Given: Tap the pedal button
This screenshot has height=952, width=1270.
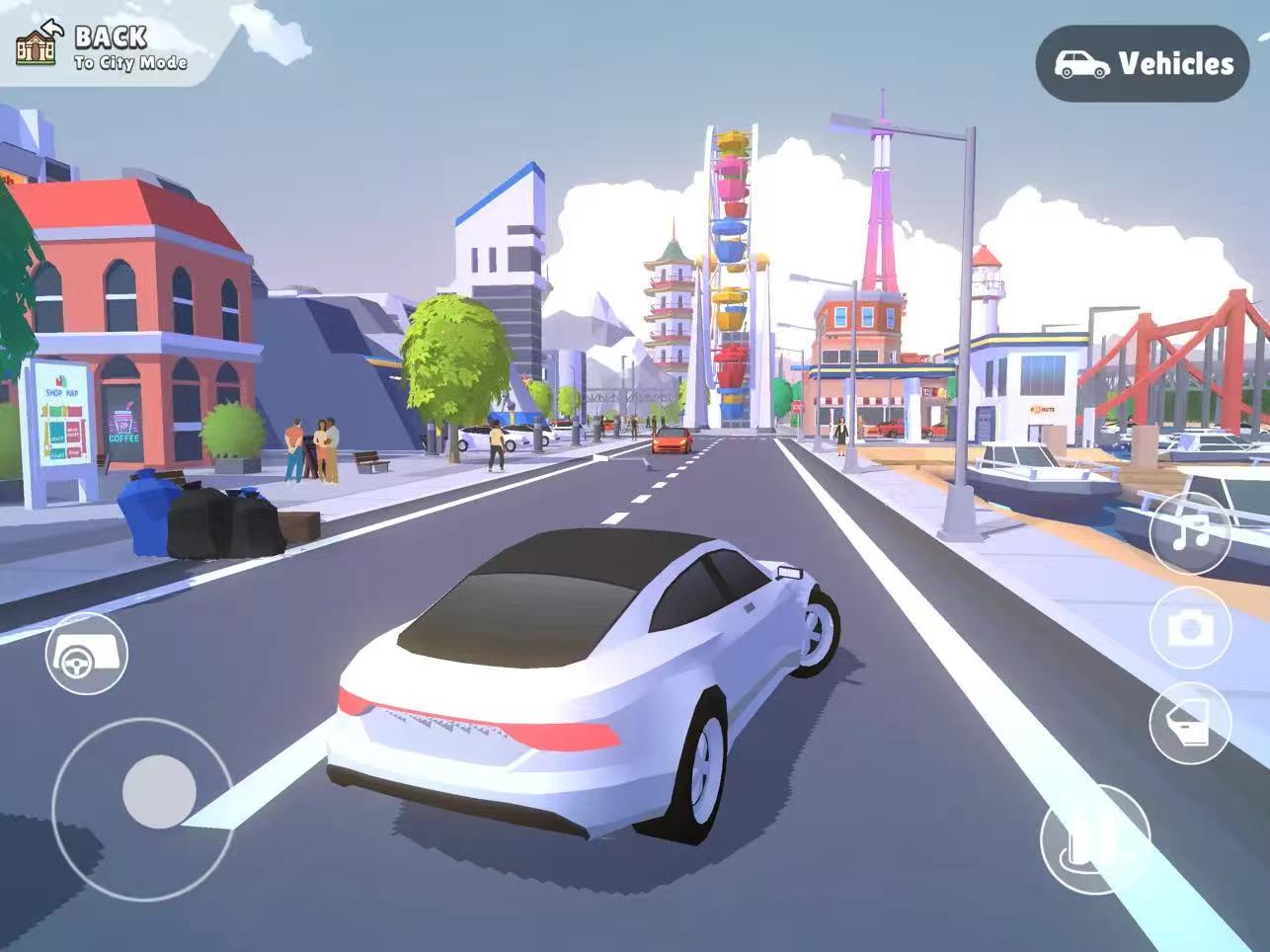Looking at the screenshot, I should coord(1094,838).
